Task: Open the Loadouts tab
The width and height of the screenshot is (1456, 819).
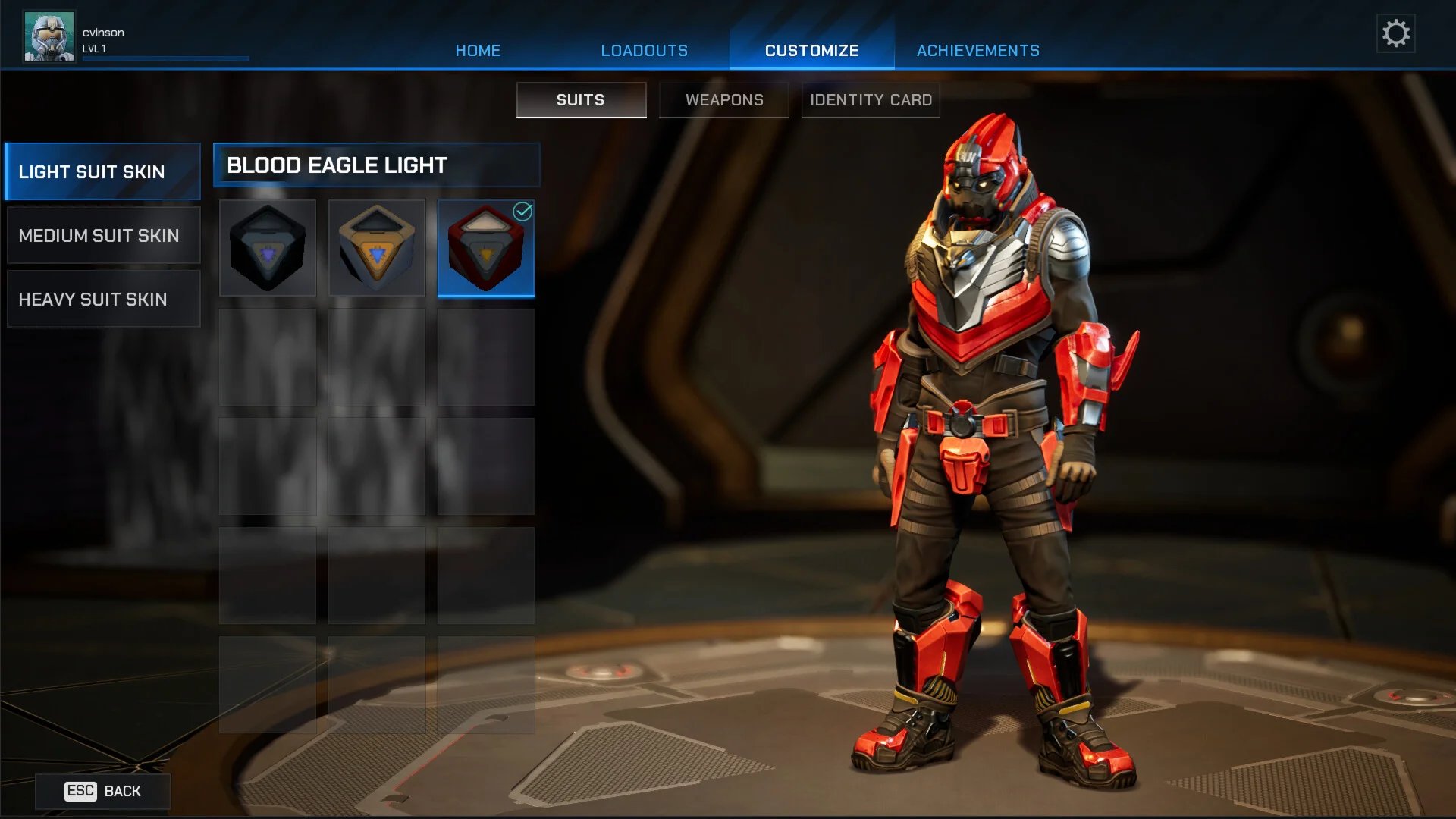Action: (644, 51)
